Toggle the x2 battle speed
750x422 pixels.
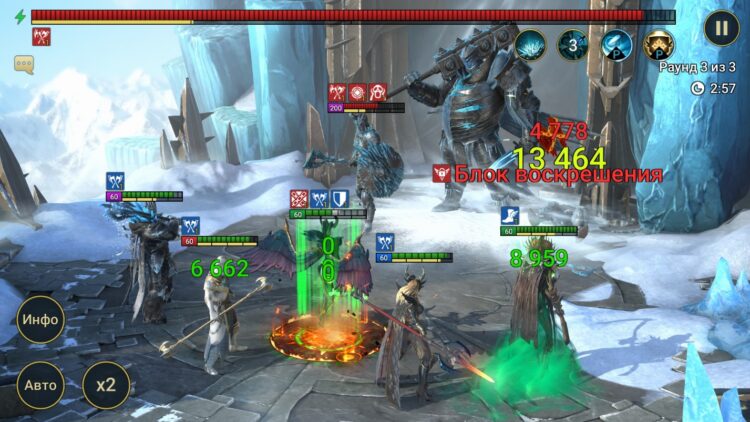[x=105, y=385]
